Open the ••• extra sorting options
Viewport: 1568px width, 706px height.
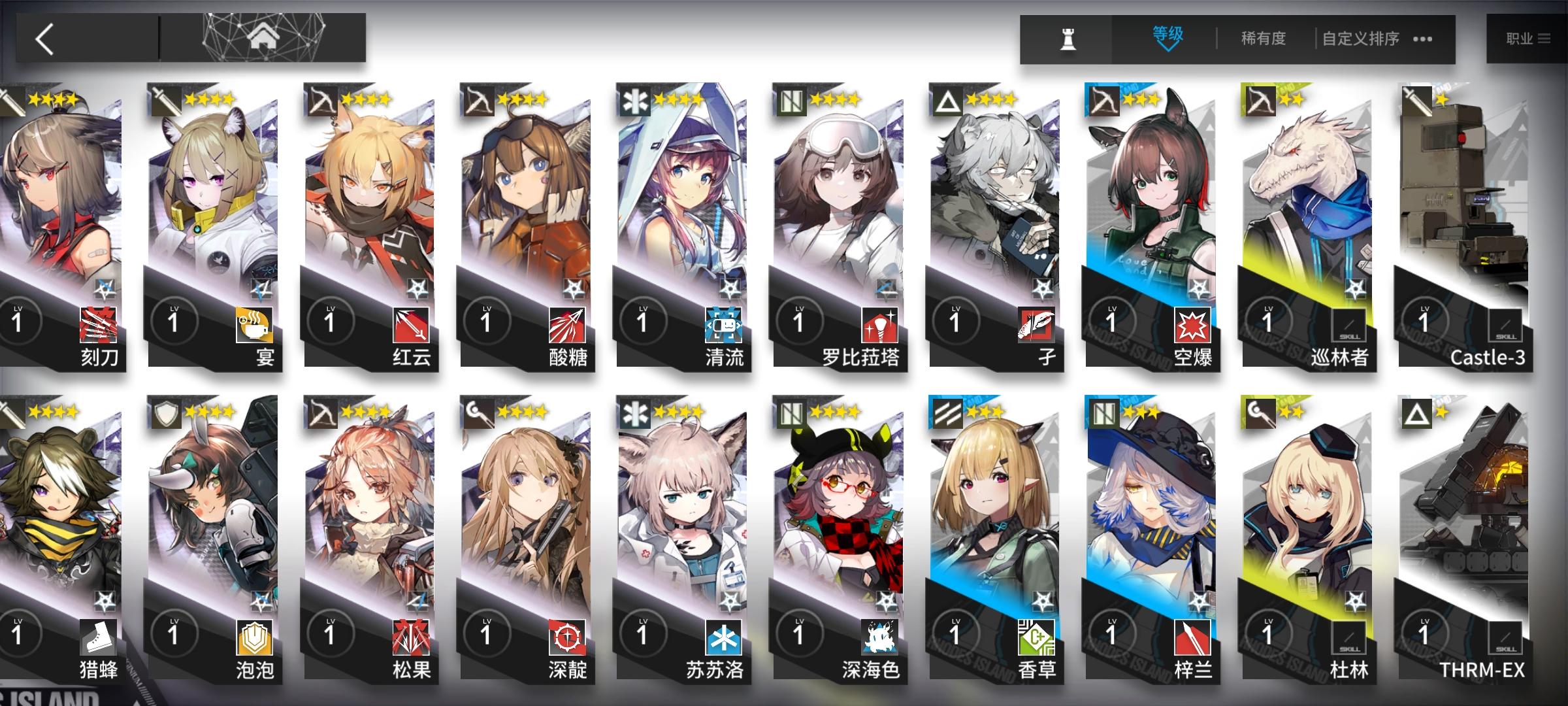1421,39
